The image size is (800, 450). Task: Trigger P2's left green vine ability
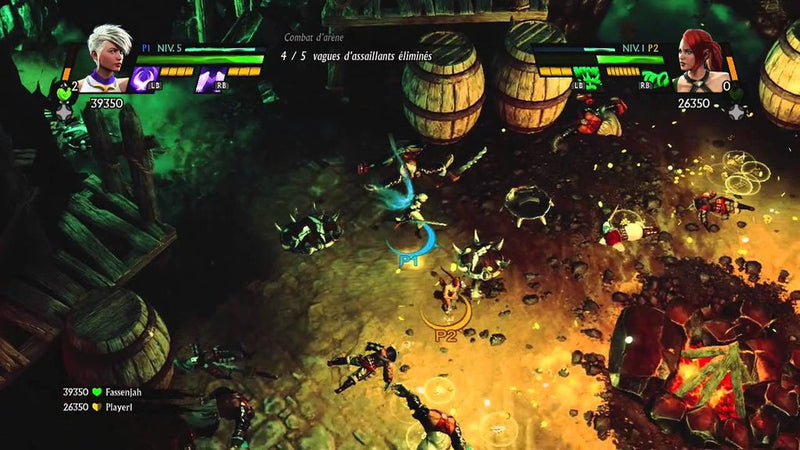587,79
